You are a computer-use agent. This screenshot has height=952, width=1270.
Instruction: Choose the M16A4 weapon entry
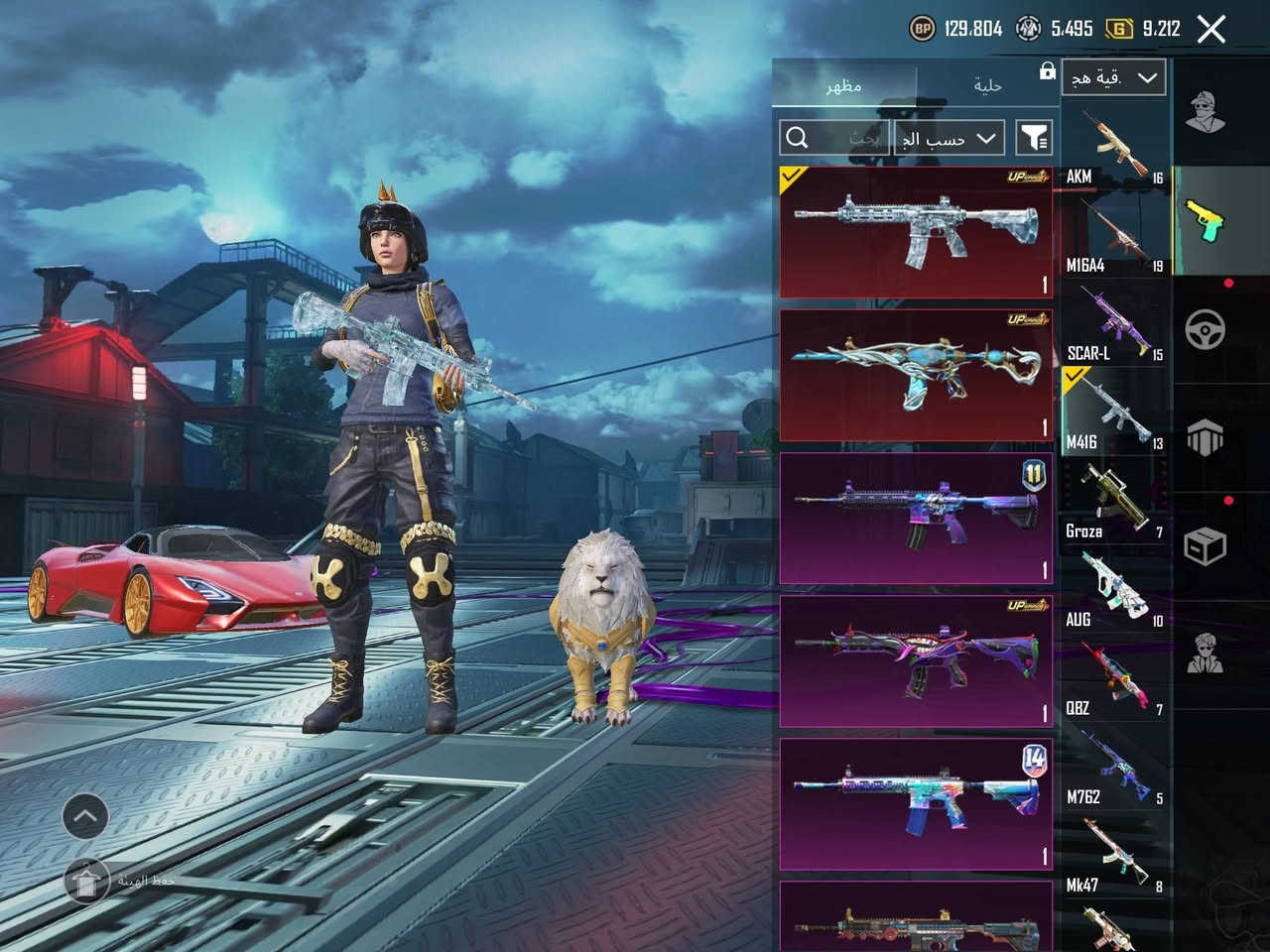pos(1113,235)
